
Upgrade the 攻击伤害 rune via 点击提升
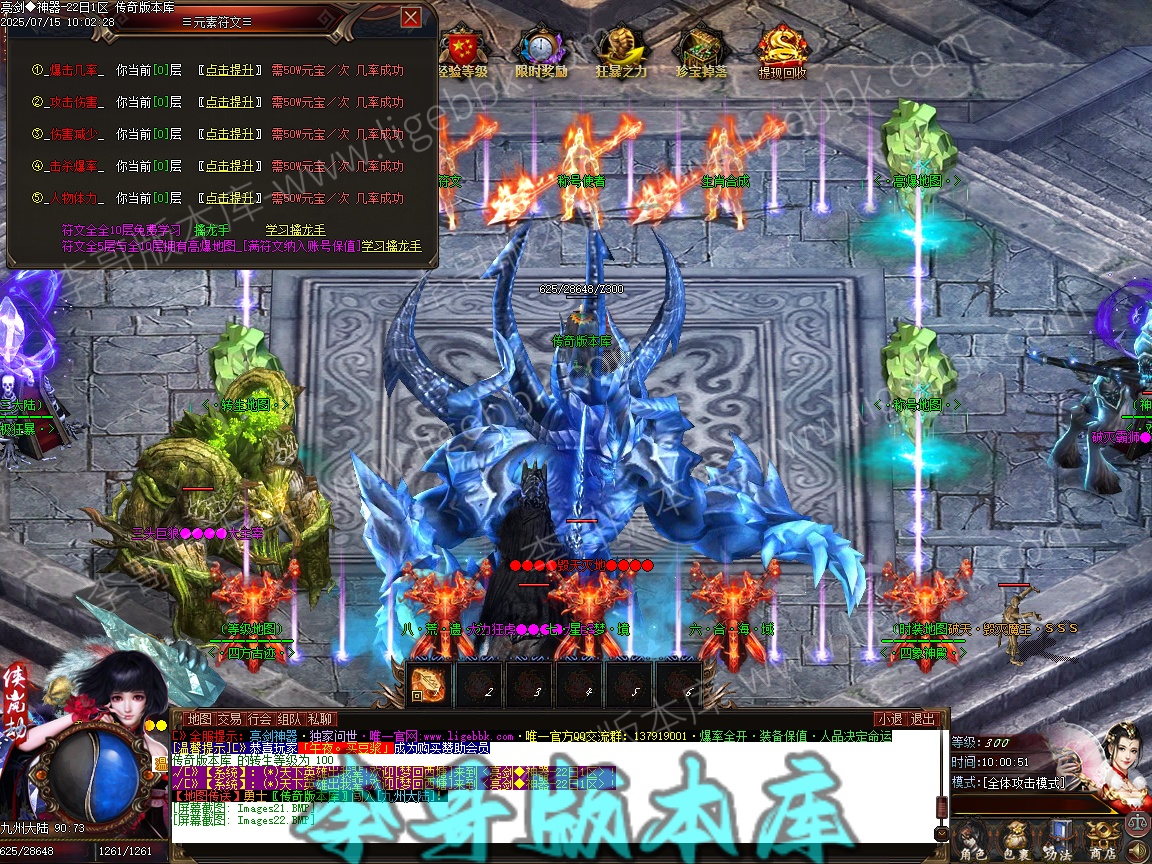point(229,102)
